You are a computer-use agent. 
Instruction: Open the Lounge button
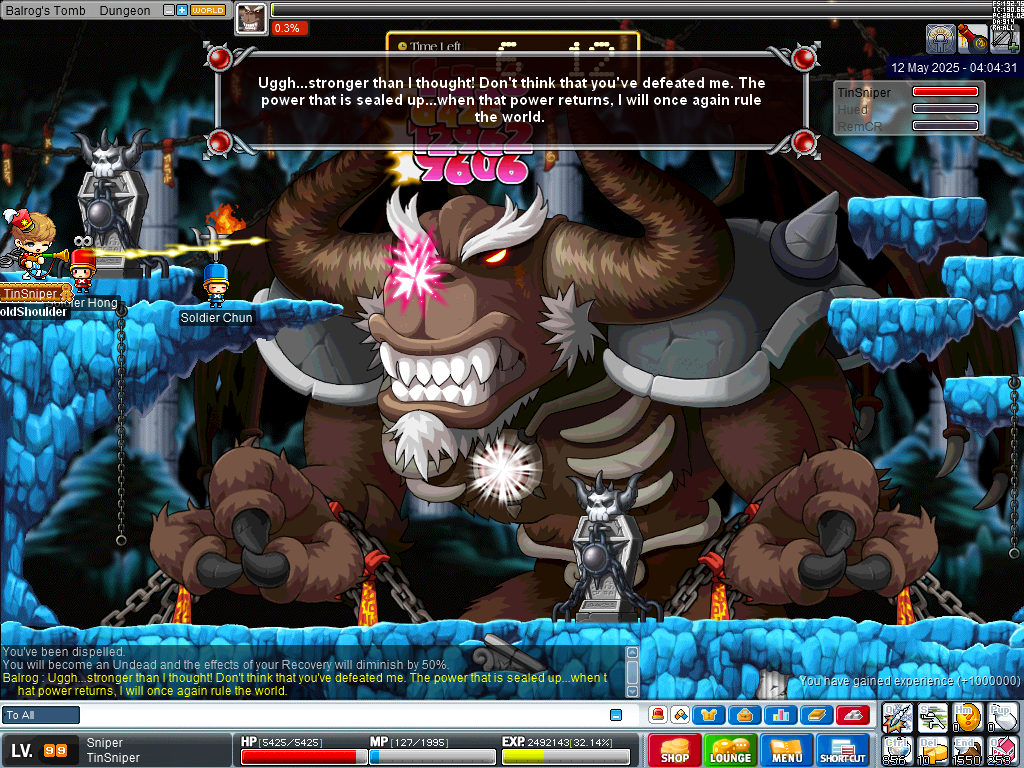point(731,750)
